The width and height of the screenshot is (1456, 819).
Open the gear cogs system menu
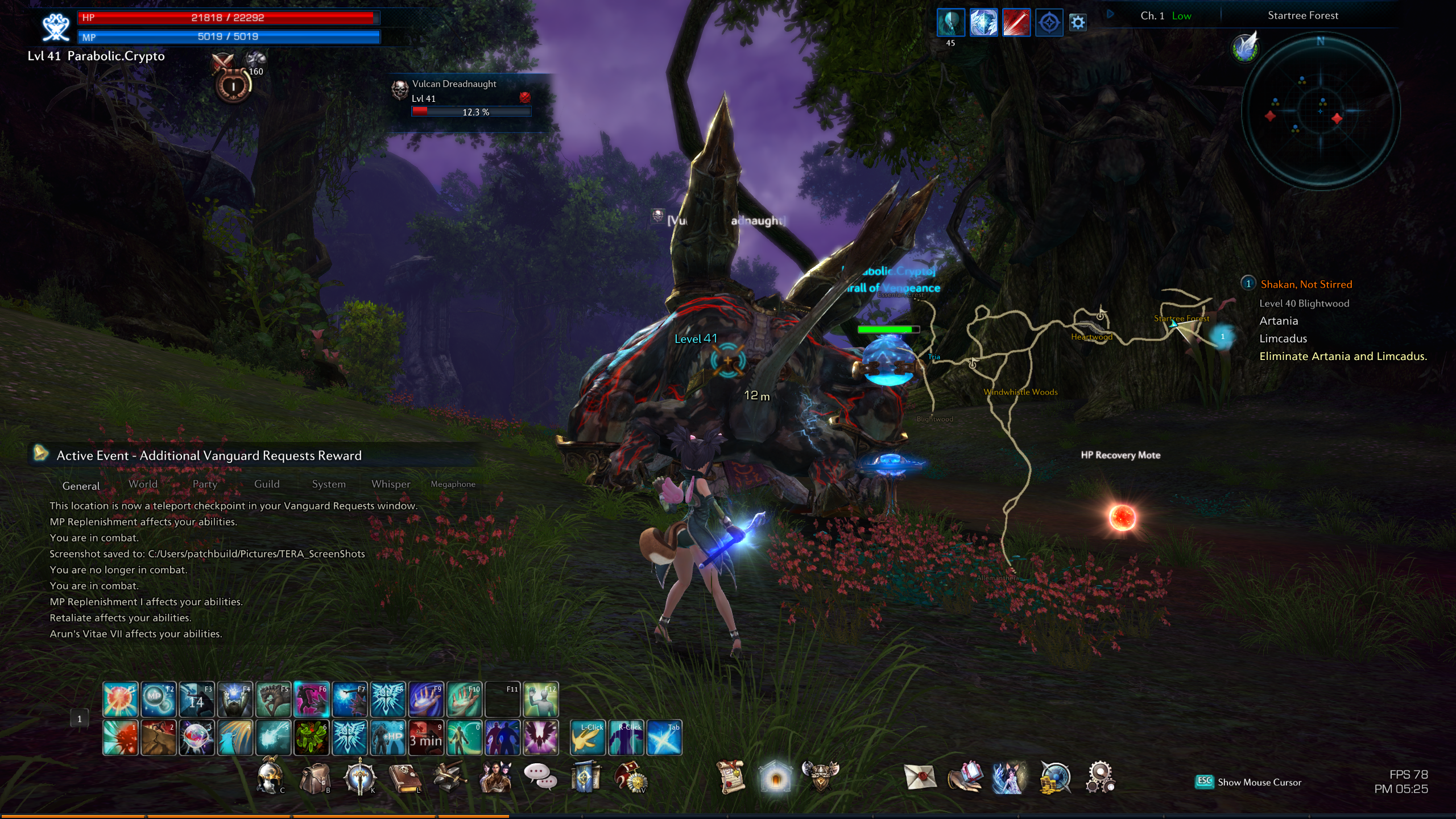pyautogui.click(x=1099, y=777)
